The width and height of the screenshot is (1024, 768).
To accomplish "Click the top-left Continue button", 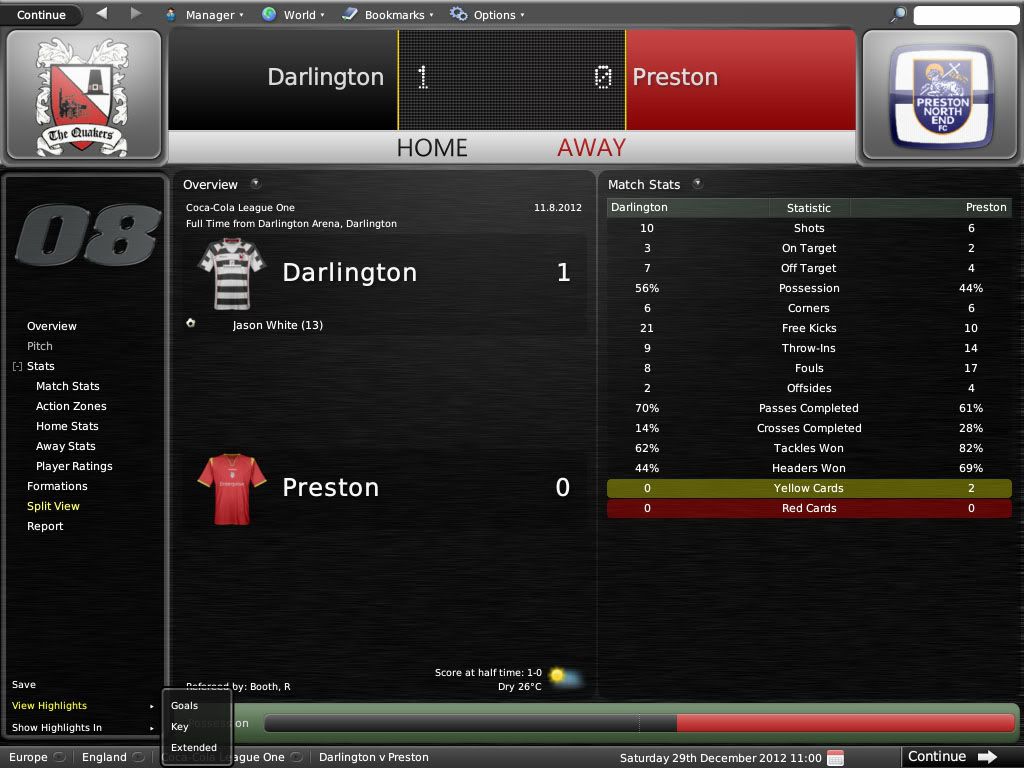I will (42, 15).
